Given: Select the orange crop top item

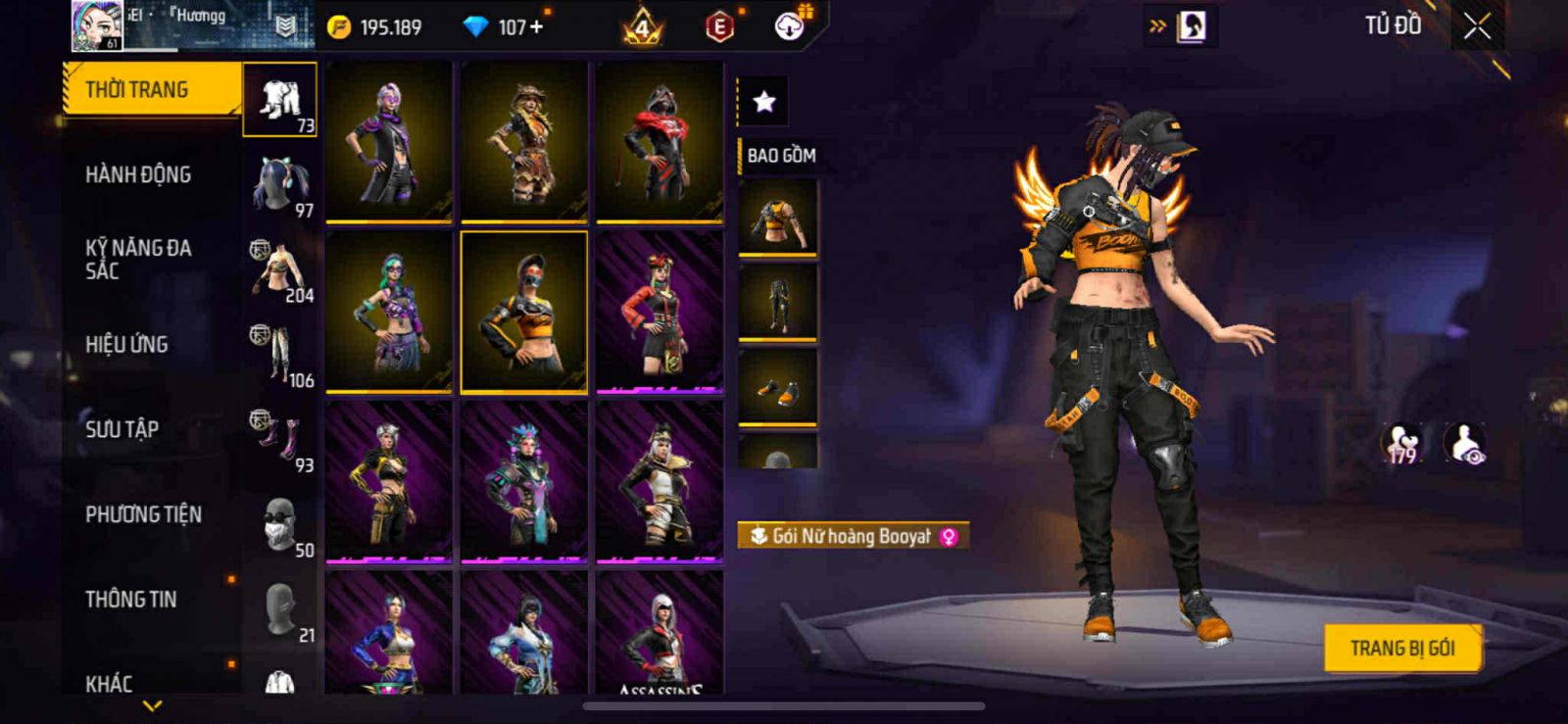Looking at the screenshot, I should click(x=777, y=218).
